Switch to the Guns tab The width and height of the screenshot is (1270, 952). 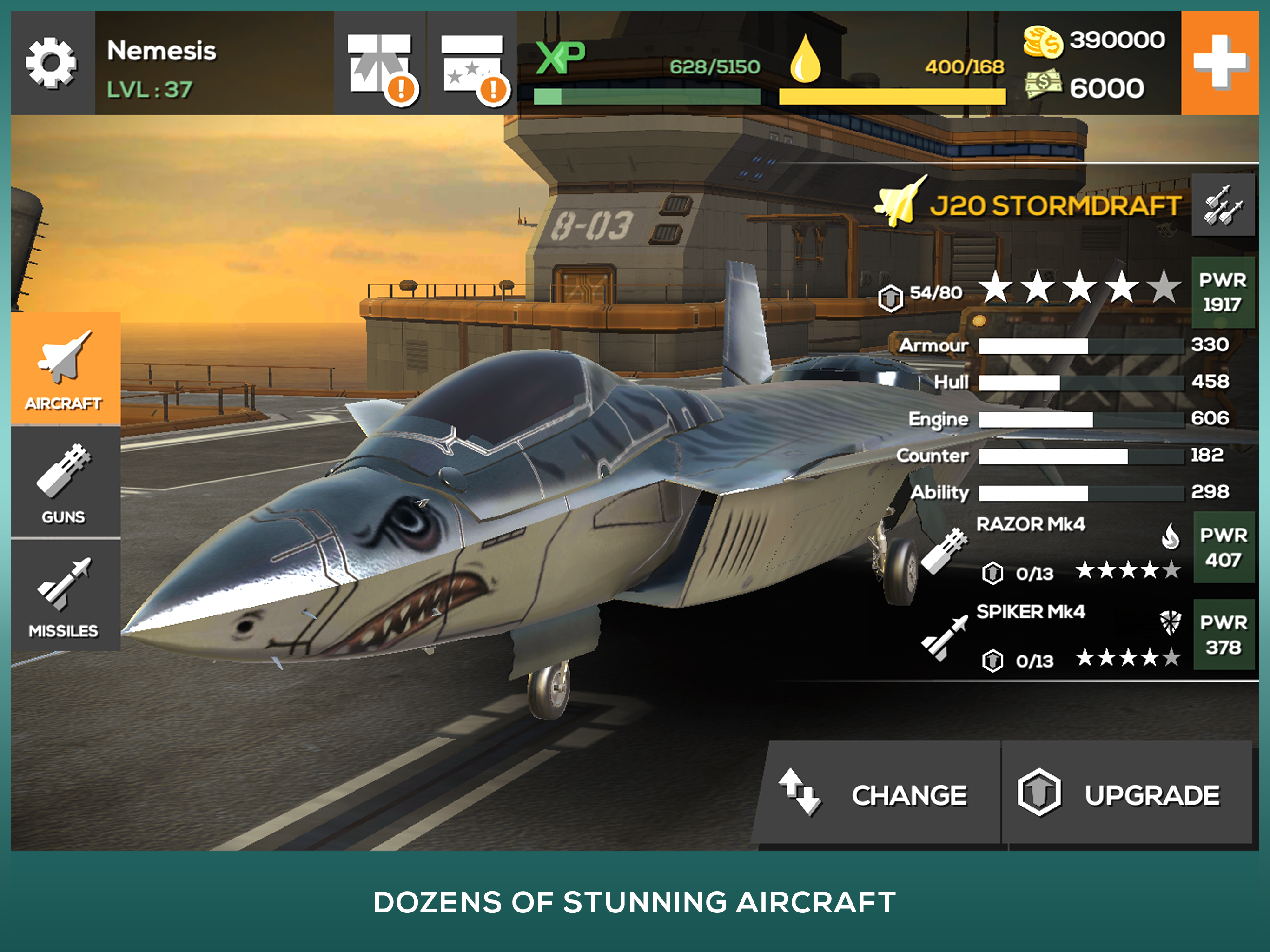[65, 483]
